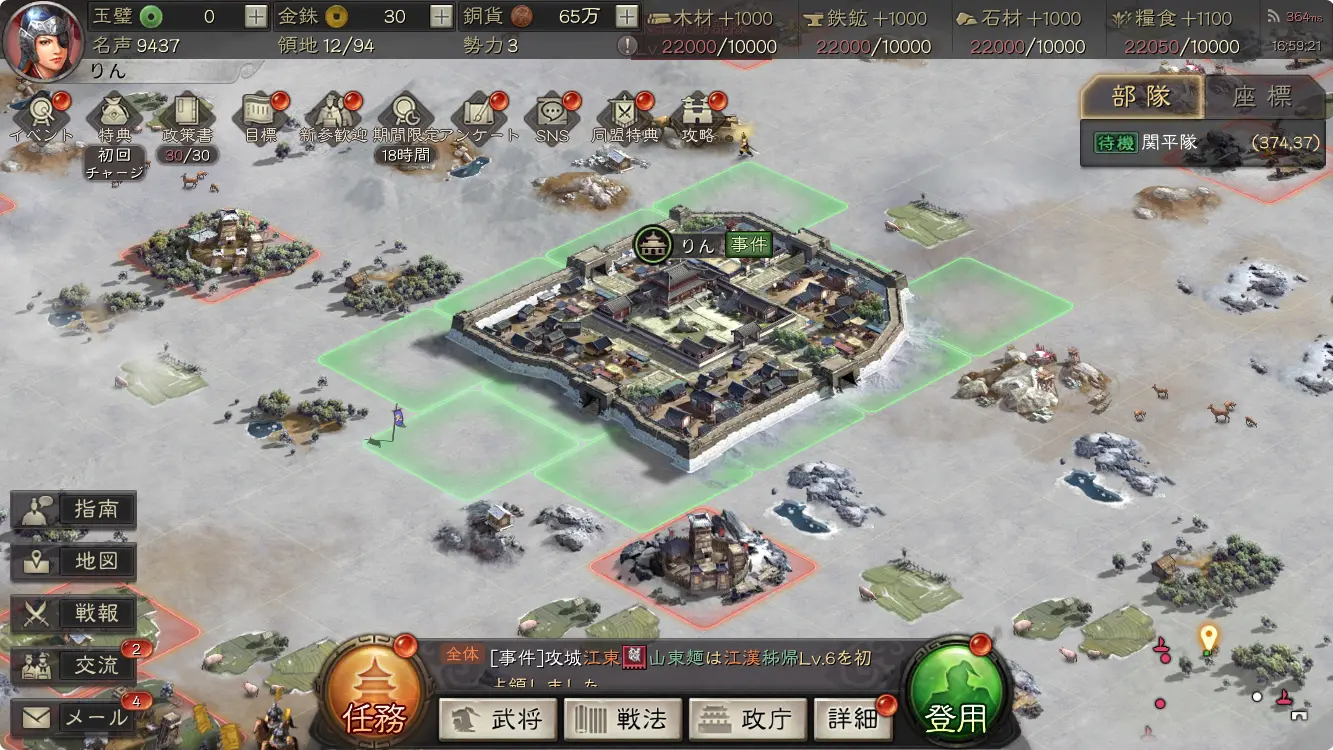The height and width of the screenshot is (750, 1333).
Task: Open the 地図 map
Action: [75, 562]
